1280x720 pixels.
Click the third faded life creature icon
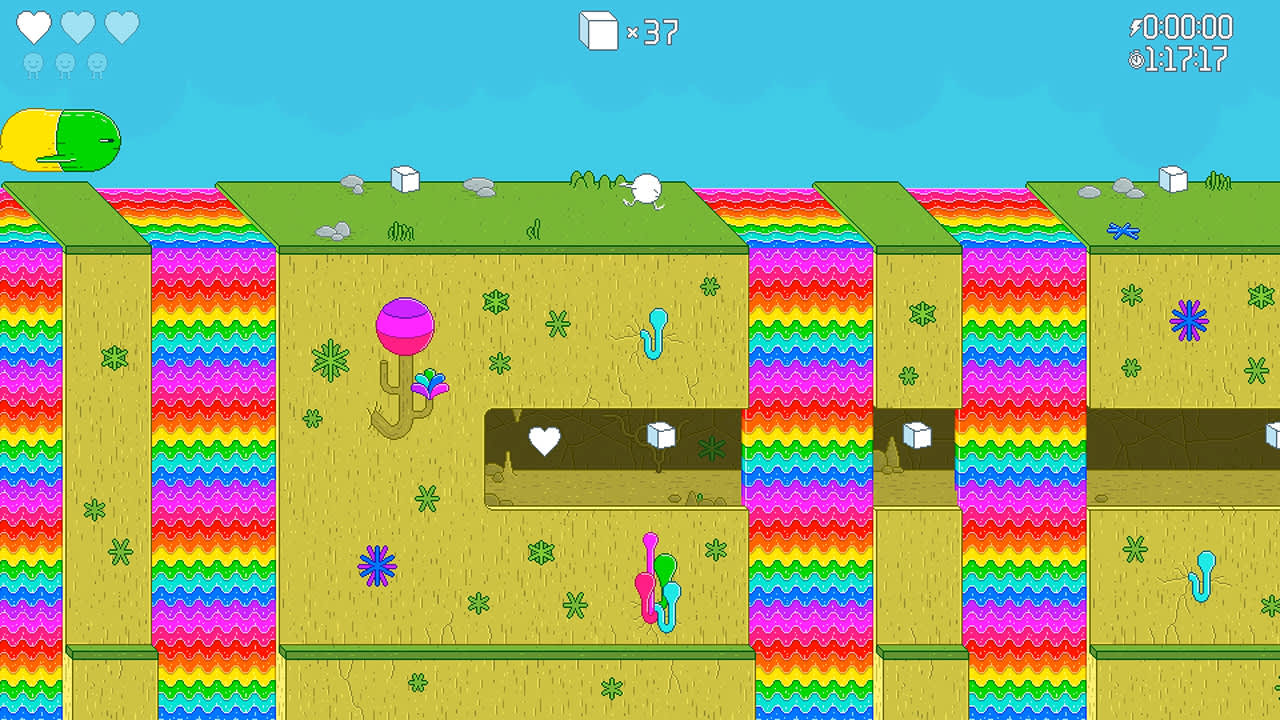(x=97, y=61)
